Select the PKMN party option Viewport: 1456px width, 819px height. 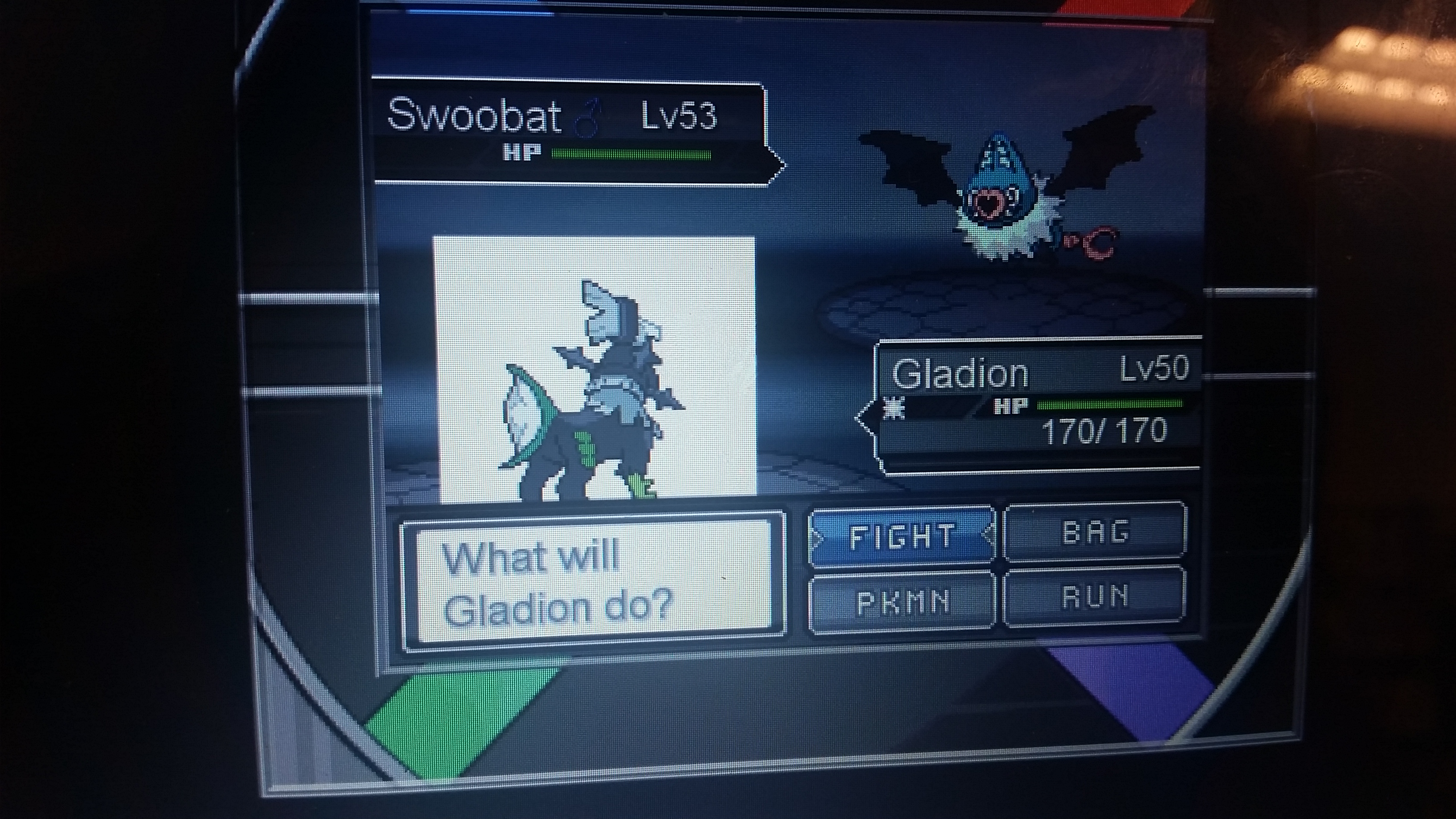[x=902, y=602]
